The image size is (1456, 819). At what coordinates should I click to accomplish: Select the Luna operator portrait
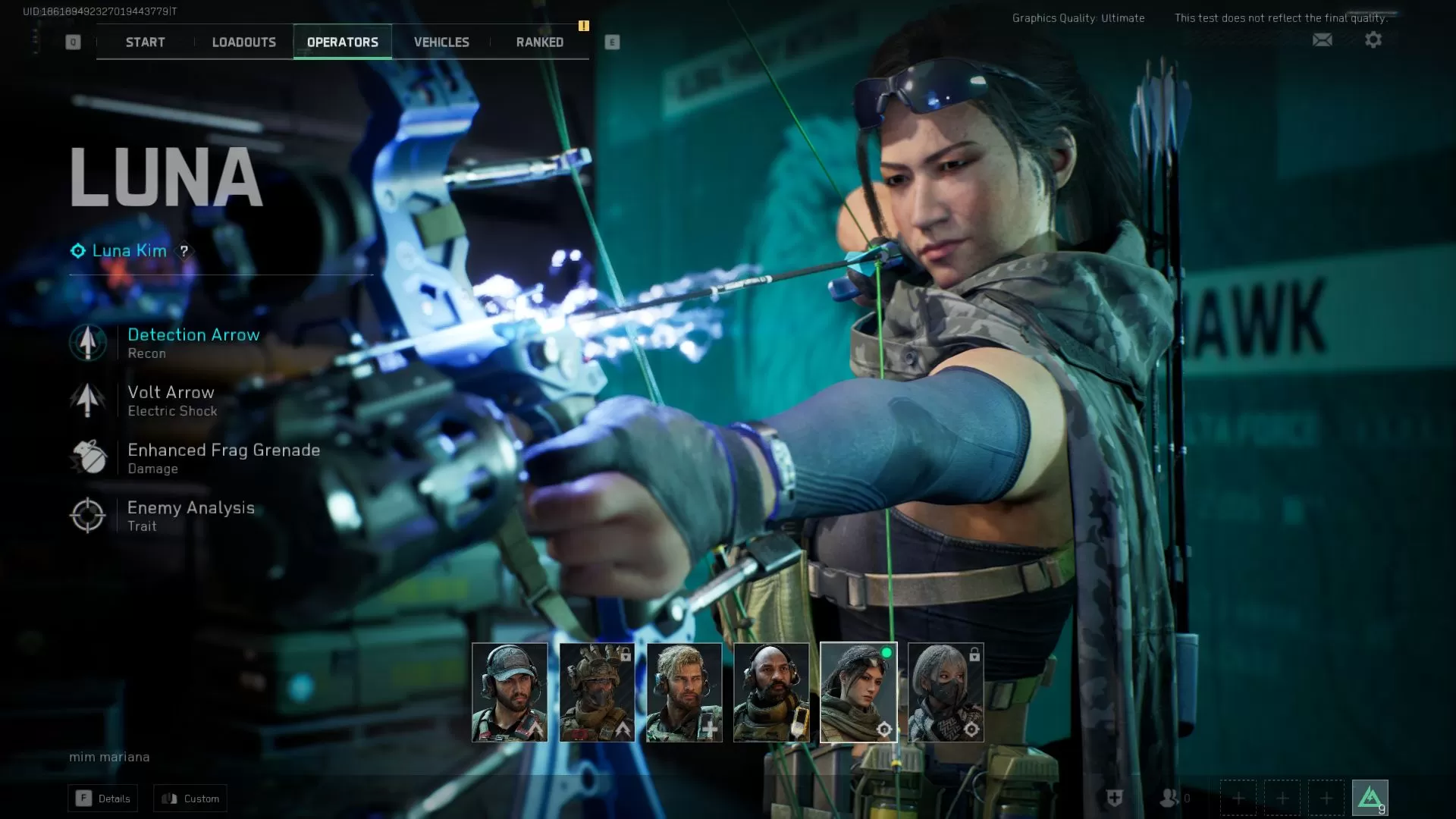[x=858, y=692]
